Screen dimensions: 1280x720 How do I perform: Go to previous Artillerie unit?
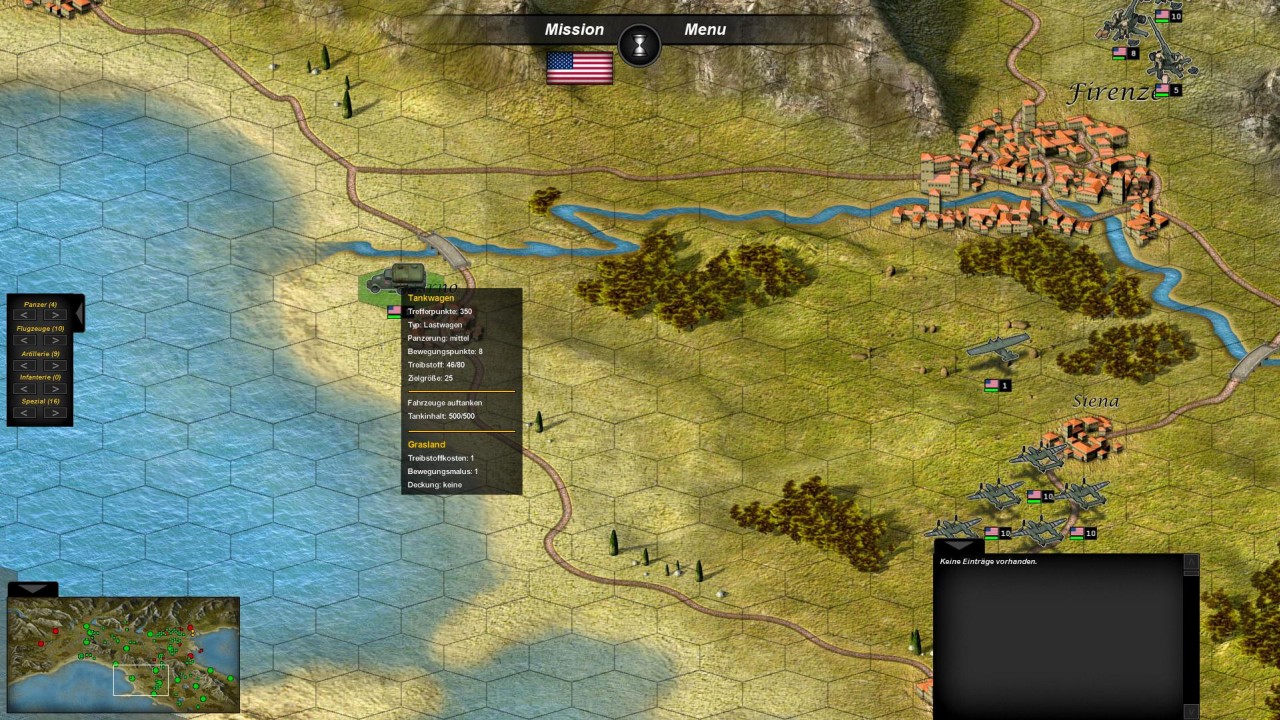pos(26,365)
